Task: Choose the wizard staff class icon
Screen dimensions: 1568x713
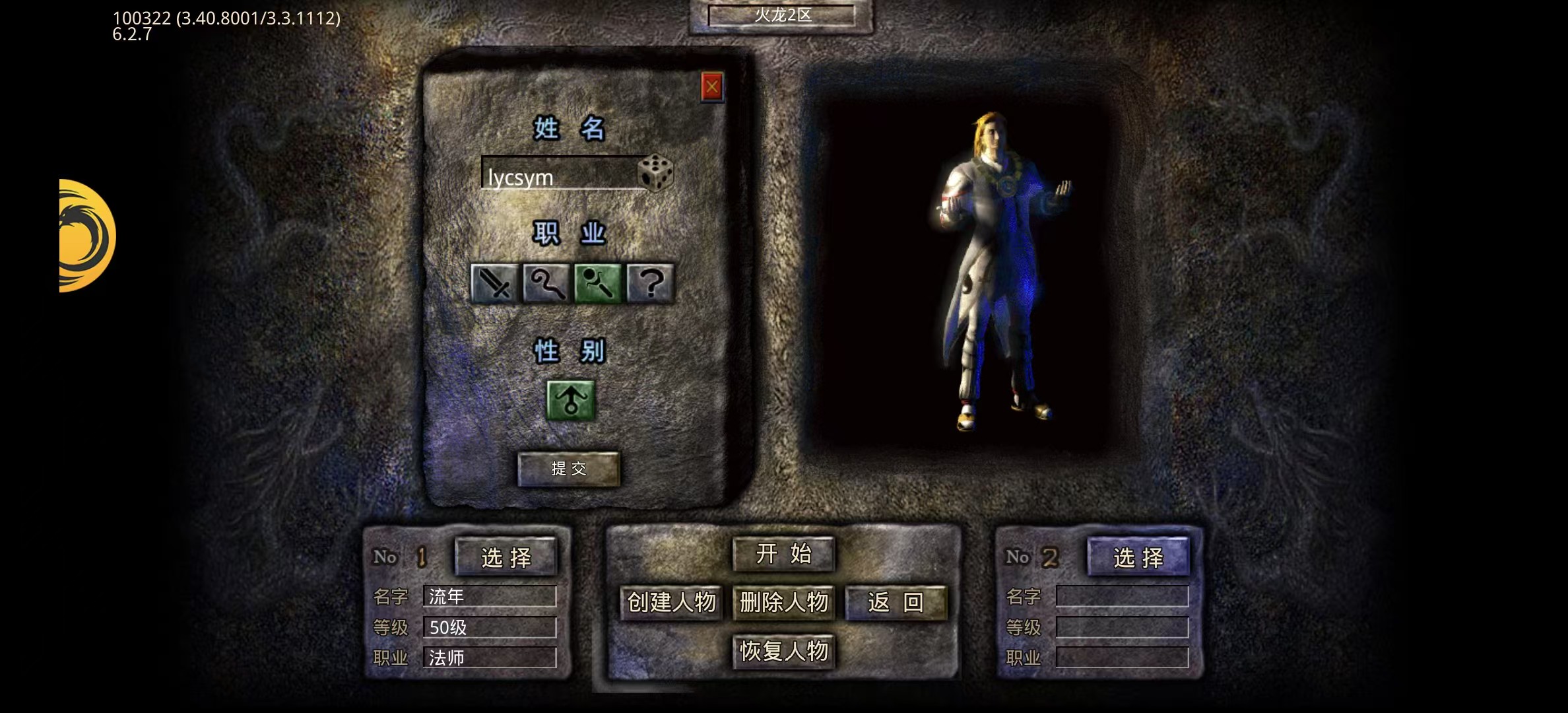Action: (546, 284)
